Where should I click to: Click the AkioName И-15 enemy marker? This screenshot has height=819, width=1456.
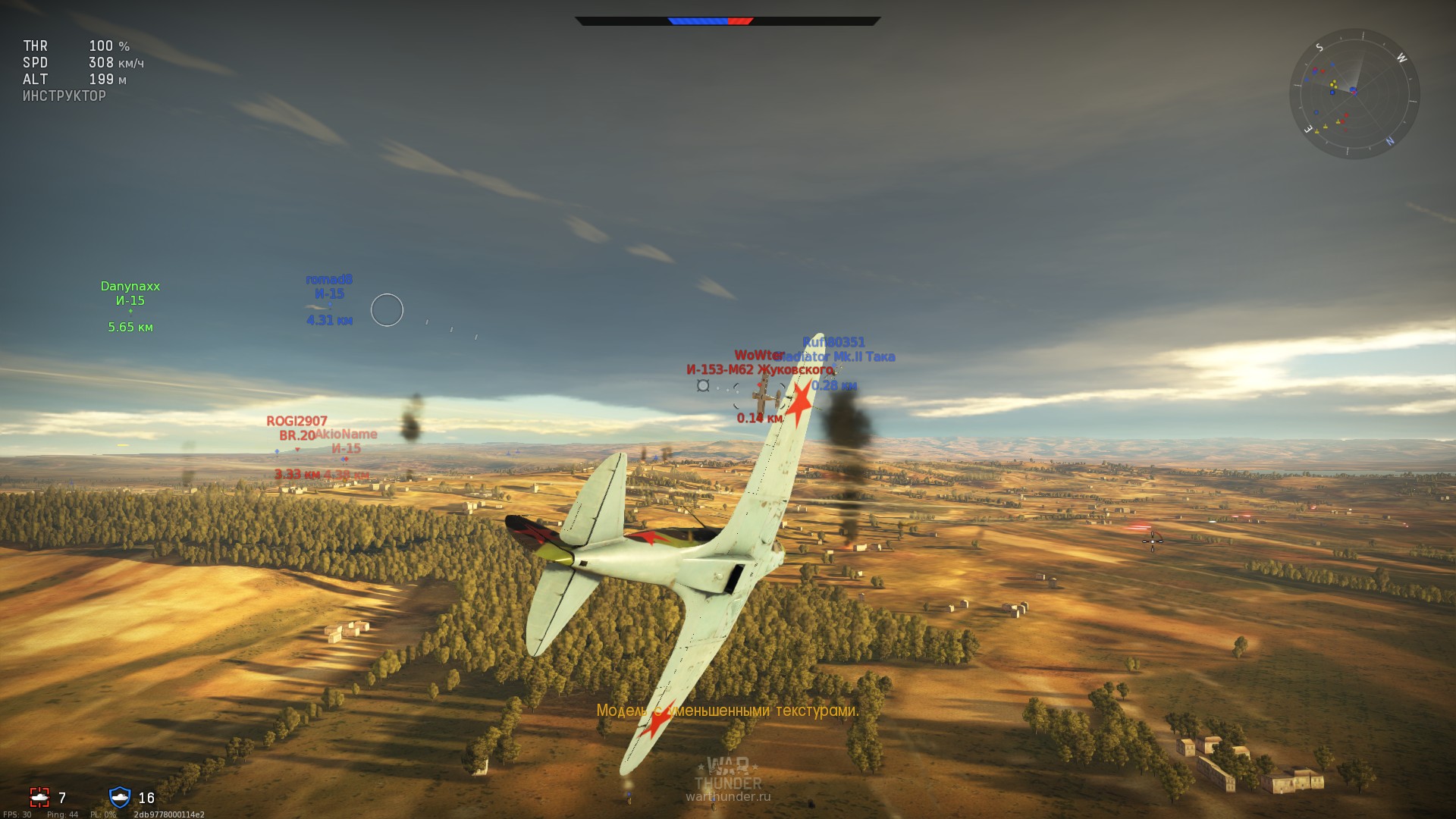tap(346, 441)
